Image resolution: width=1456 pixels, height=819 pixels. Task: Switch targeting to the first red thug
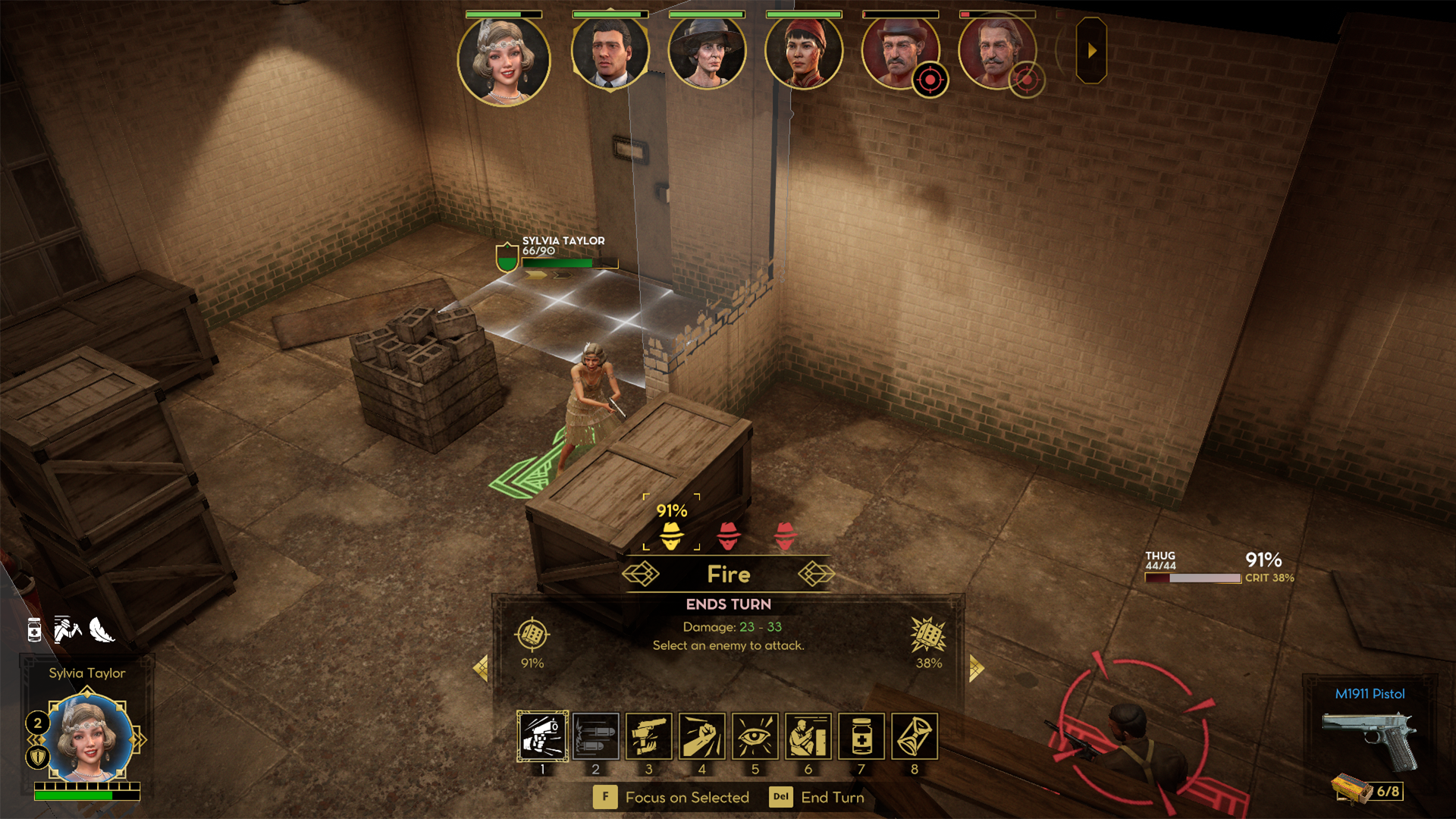(729, 536)
